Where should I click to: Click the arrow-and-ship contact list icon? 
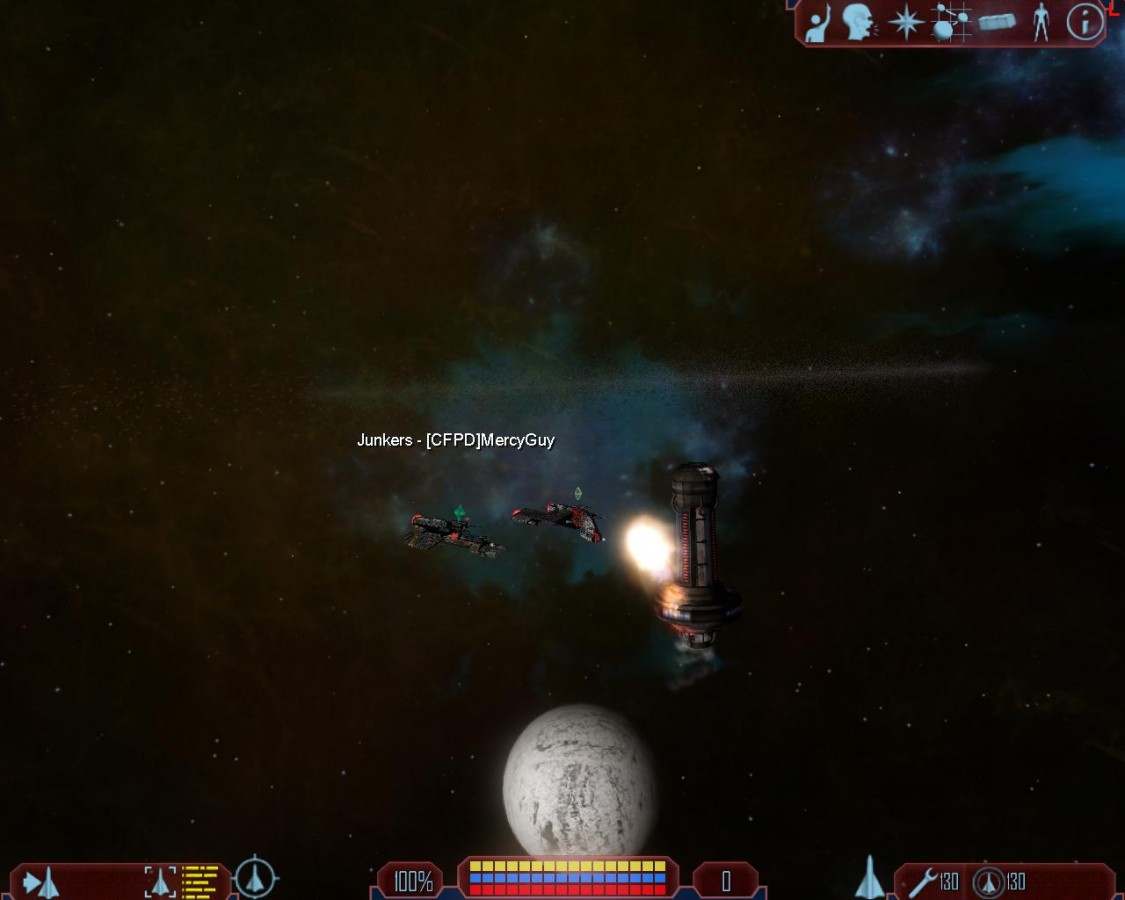pyautogui.click(x=41, y=882)
